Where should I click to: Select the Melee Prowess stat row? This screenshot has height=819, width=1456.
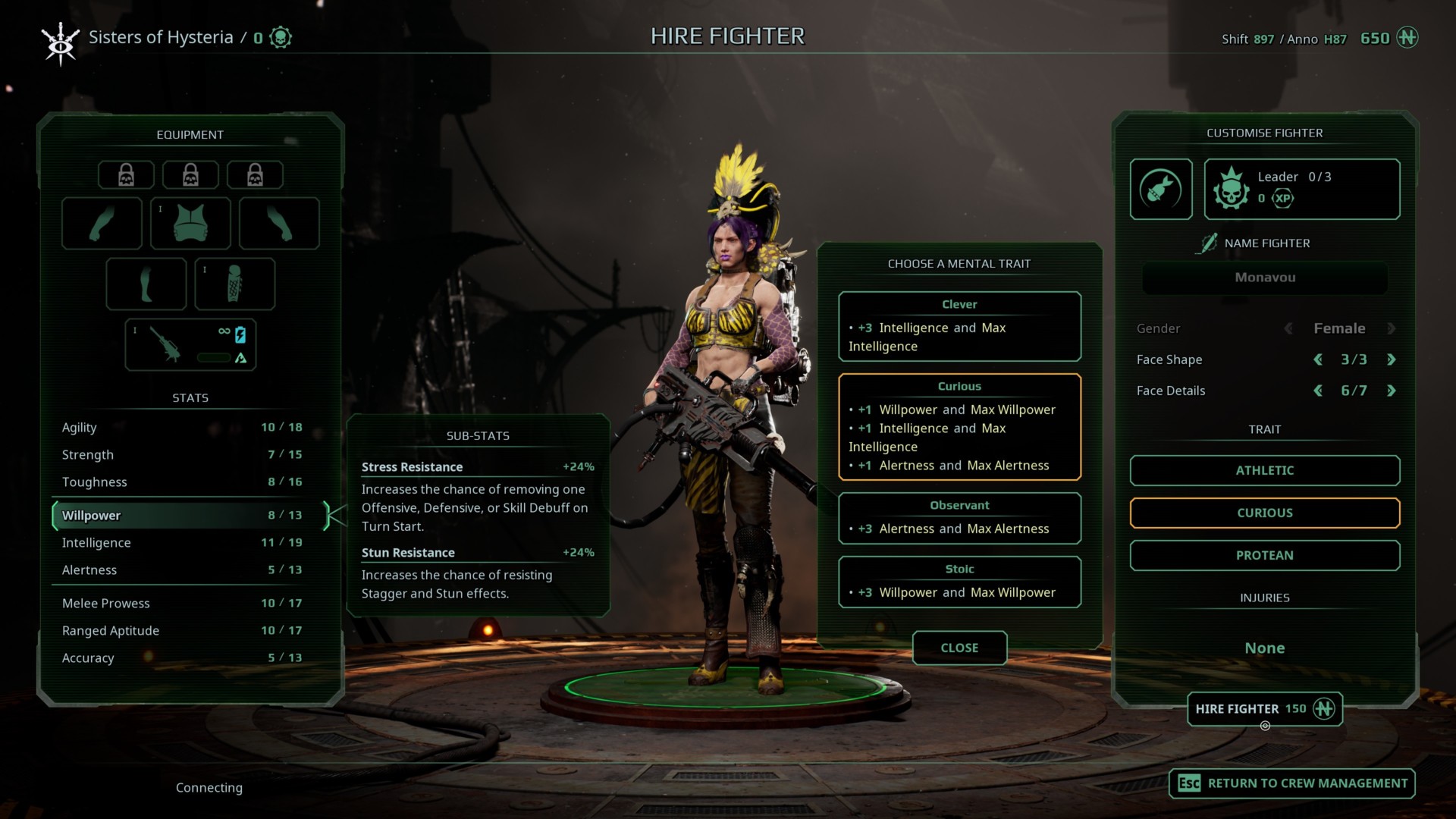[182, 604]
